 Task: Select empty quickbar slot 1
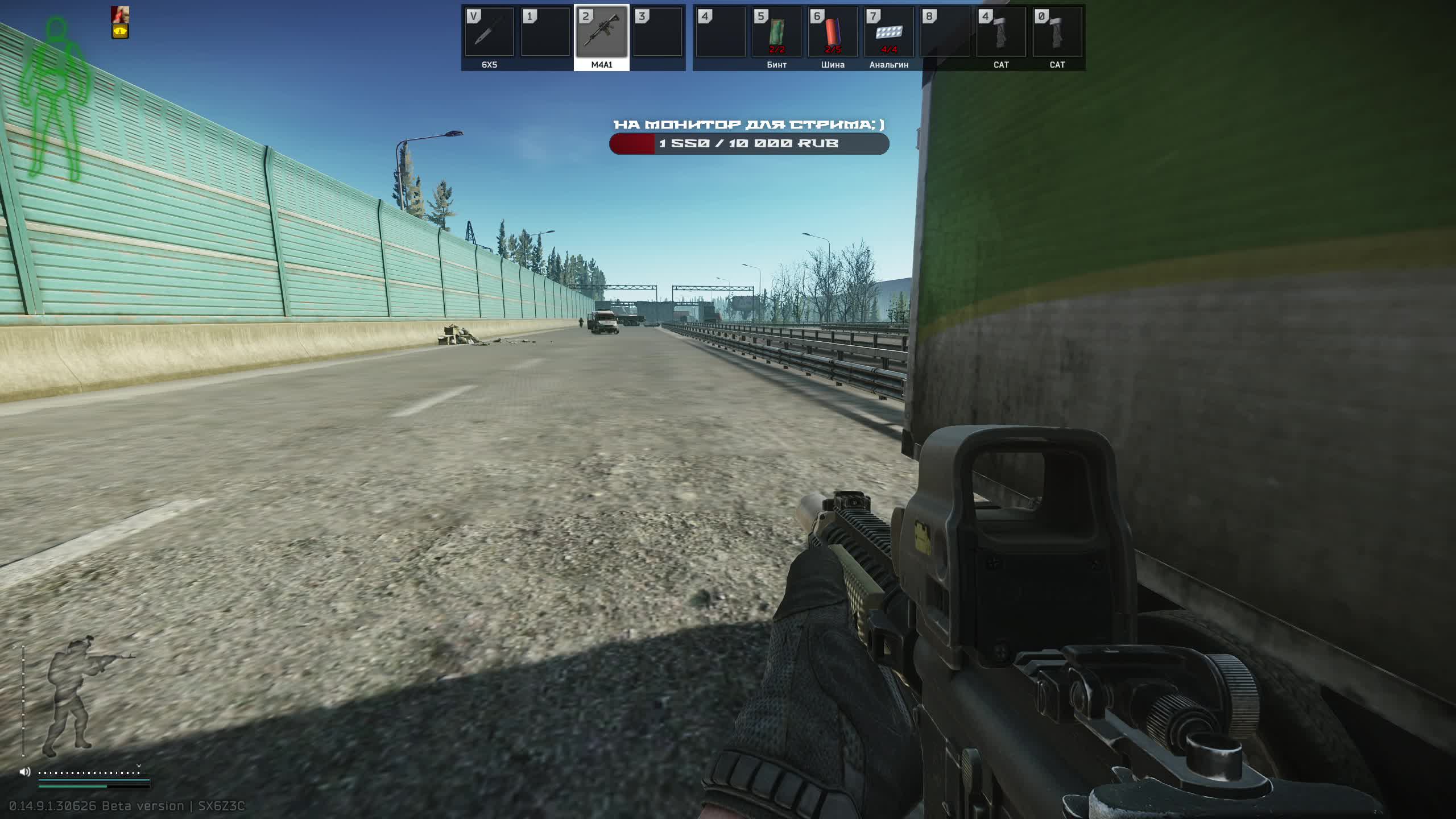point(545,34)
